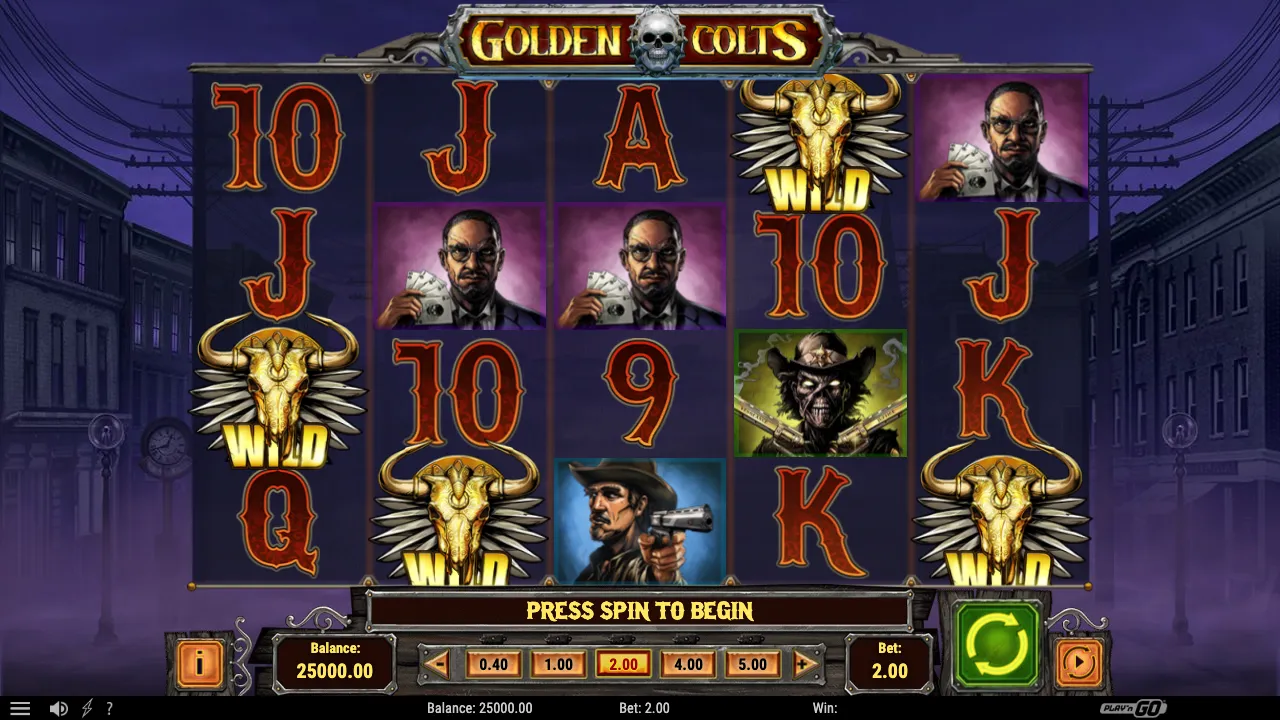Open the game menu via hamburger icon
This screenshot has width=1280, height=720.
point(21,708)
